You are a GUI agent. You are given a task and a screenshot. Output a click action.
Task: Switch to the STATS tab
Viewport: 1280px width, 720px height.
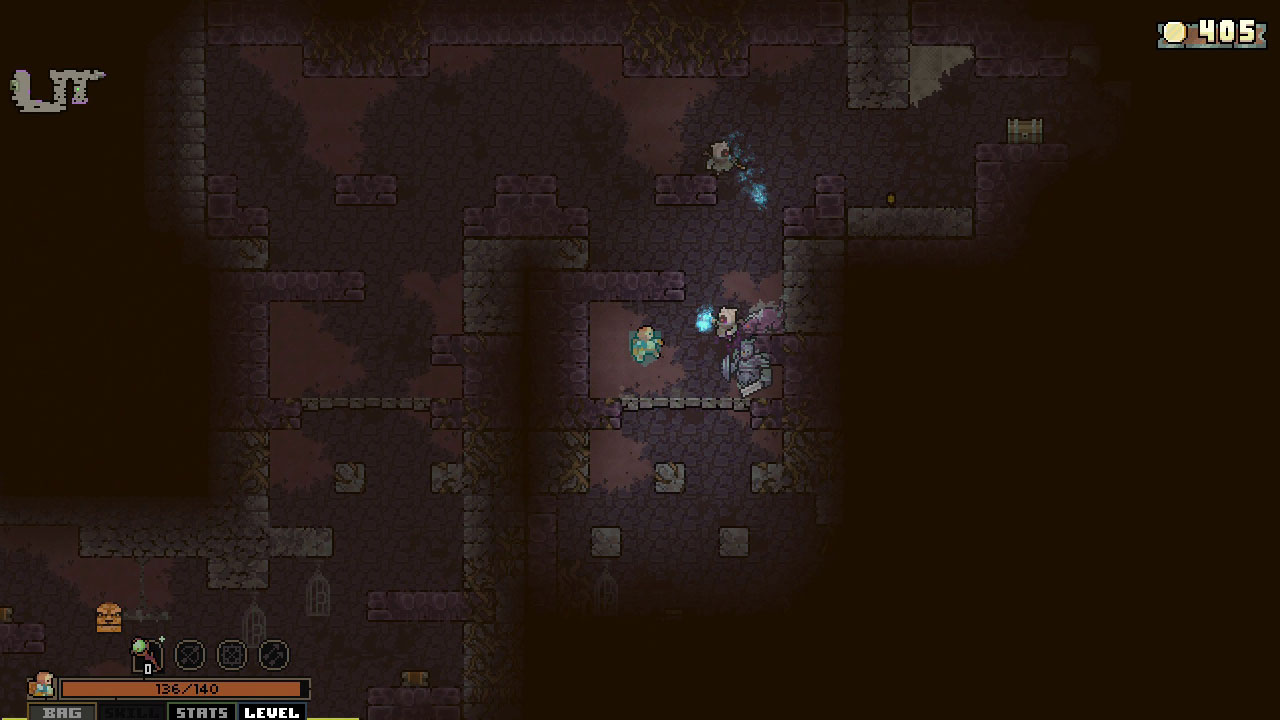[x=201, y=712]
